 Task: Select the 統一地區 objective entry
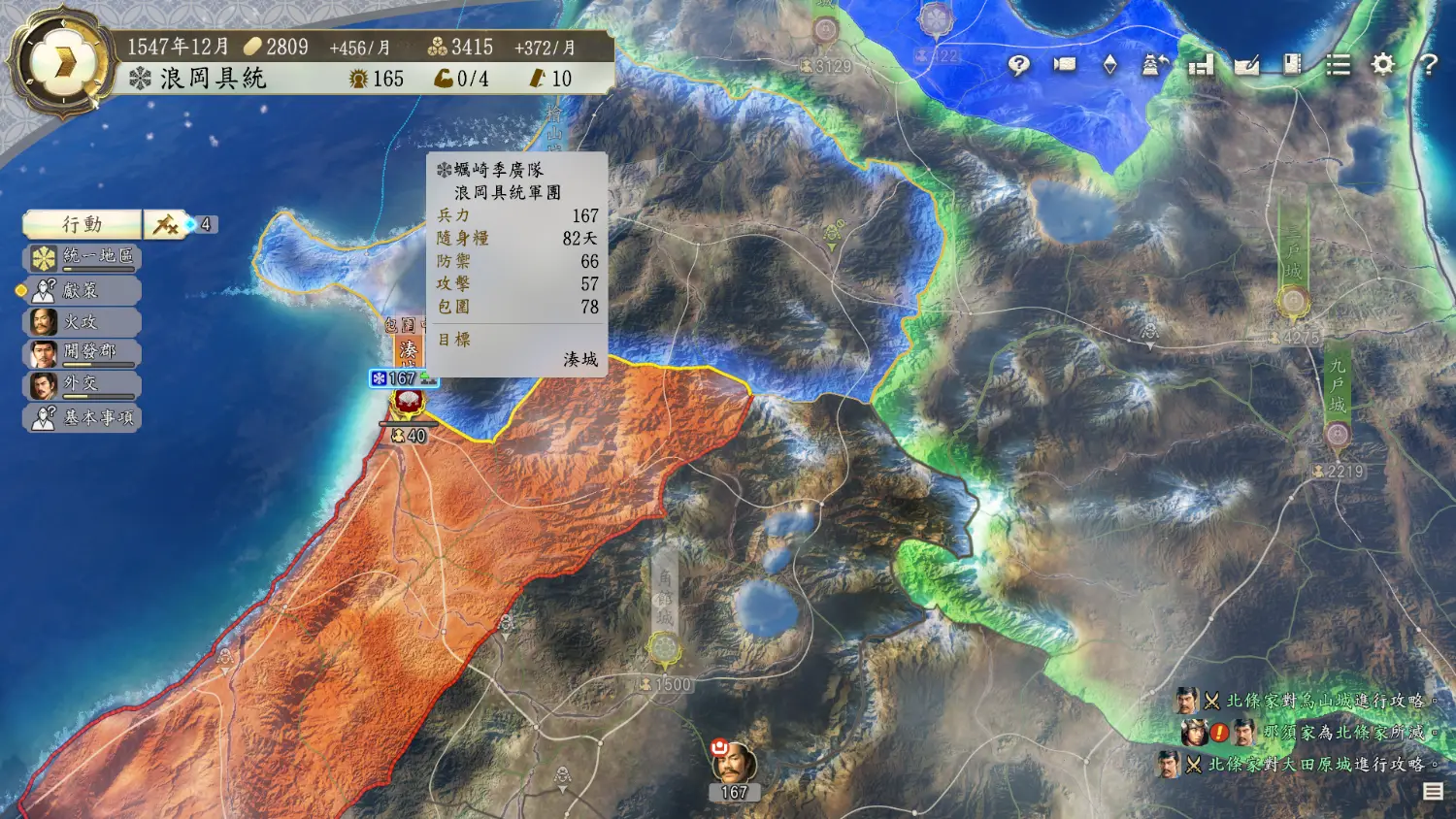[x=84, y=257]
